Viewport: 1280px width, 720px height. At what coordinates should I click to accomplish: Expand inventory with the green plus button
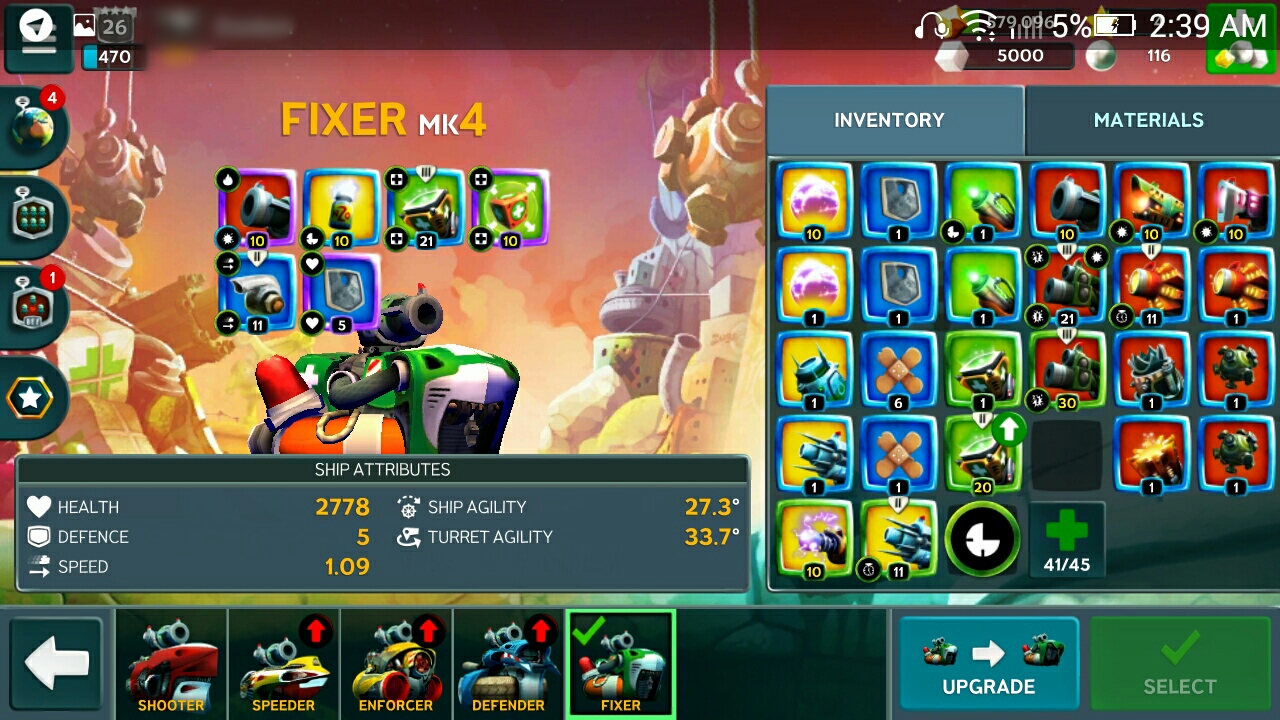click(x=1067, y=540)
